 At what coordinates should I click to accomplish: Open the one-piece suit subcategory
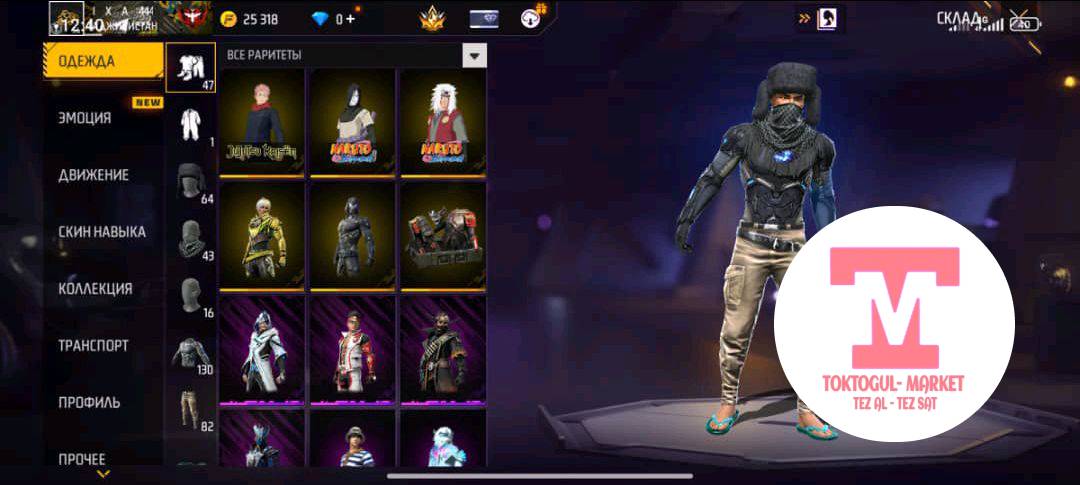[x=190, y=125]
